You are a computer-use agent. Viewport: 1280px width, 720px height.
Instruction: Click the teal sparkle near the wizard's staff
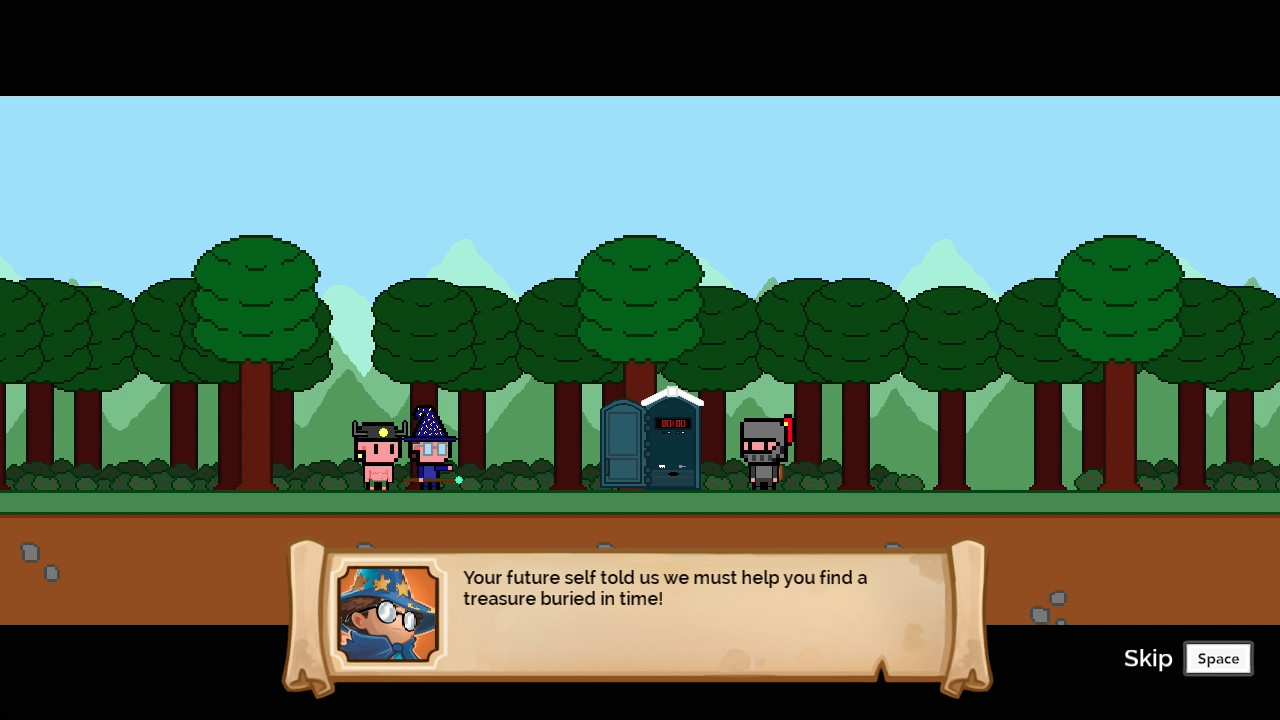pos(458,478)
